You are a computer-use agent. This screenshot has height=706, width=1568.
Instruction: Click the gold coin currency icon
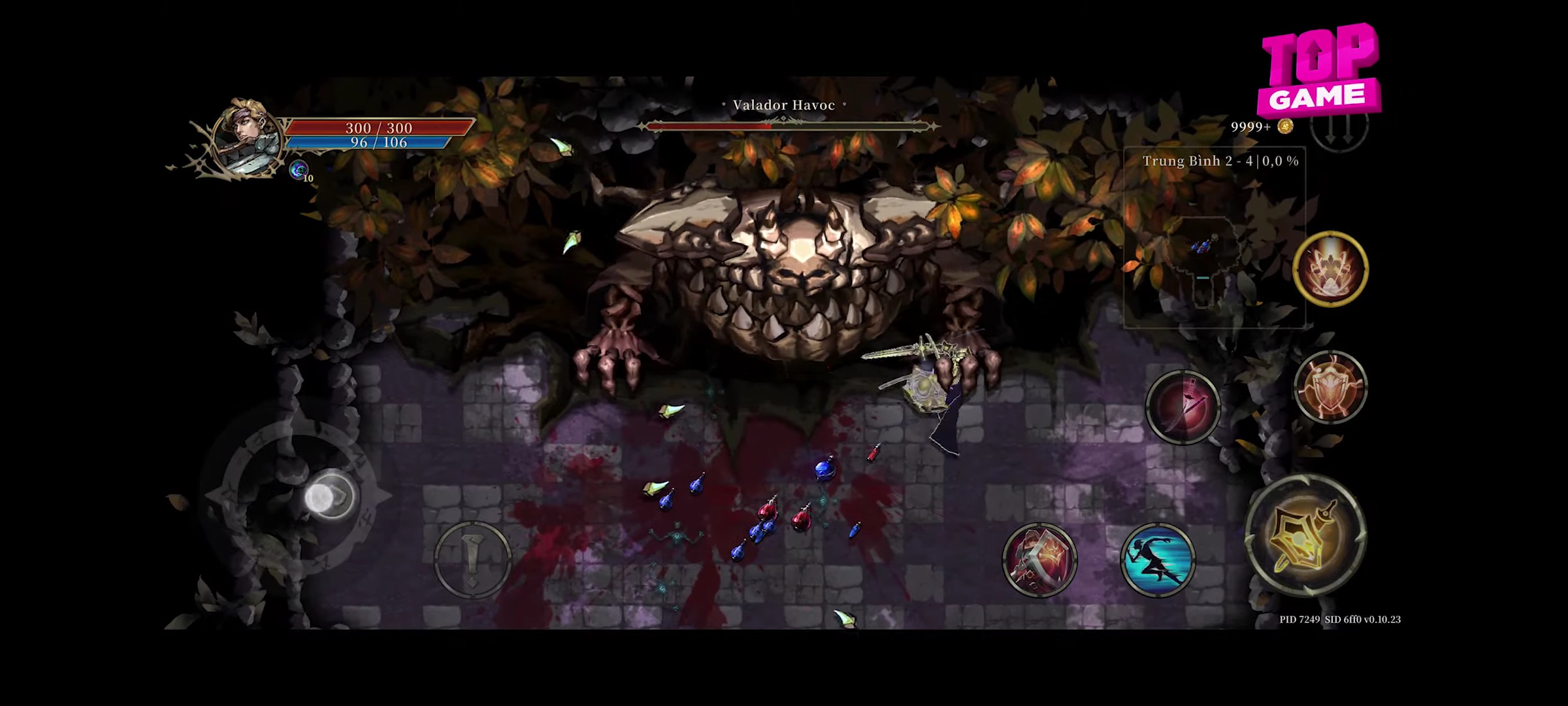pos(1285,126)
